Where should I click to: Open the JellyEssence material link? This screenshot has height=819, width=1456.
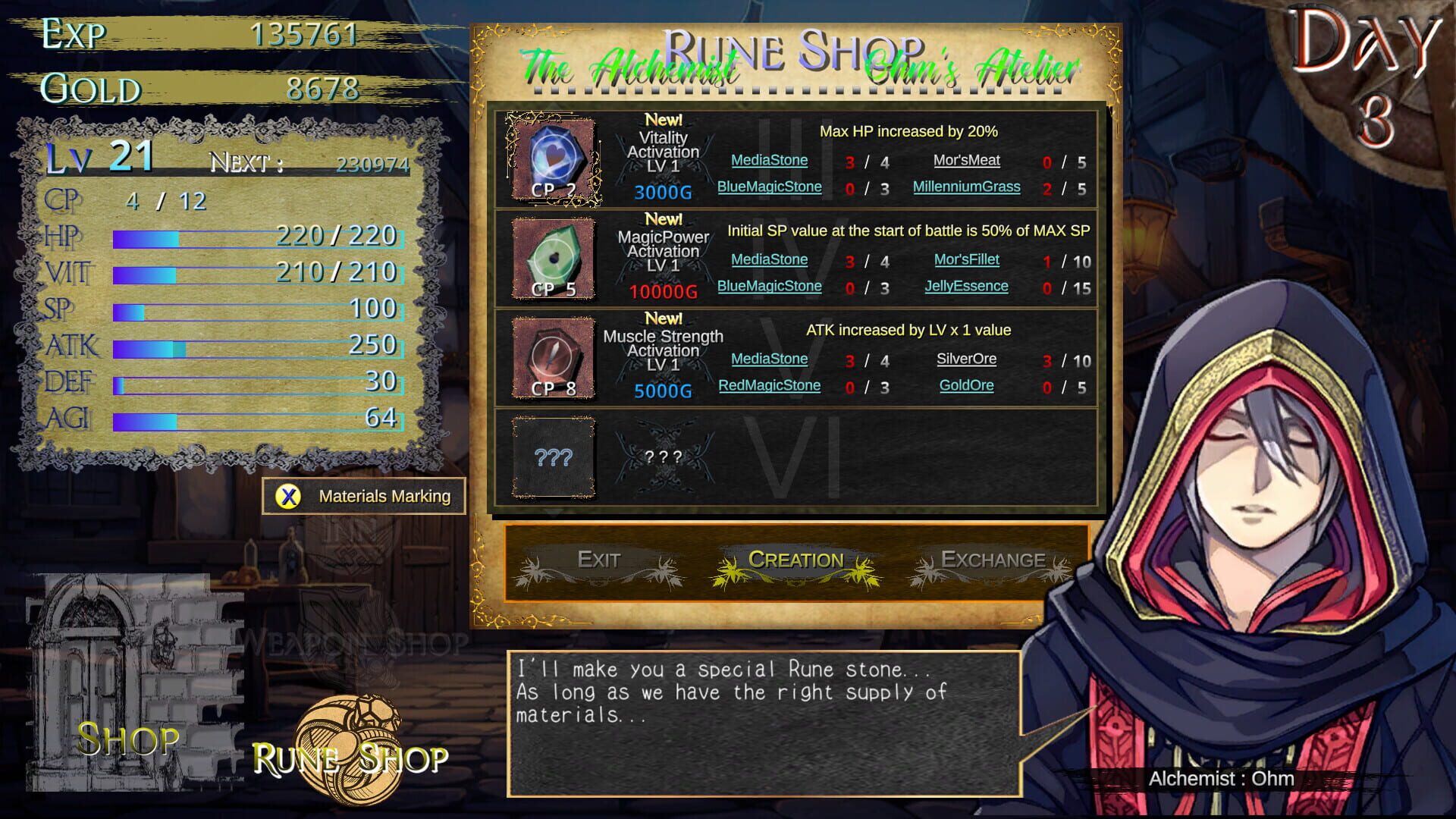(x=968, y=286)
